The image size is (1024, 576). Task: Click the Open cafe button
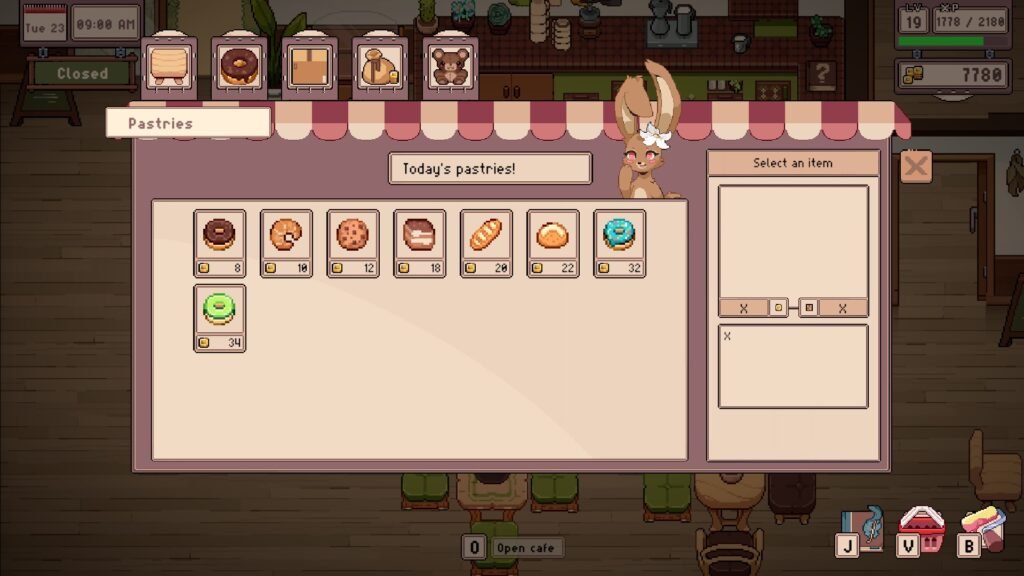tap(525, 548)
